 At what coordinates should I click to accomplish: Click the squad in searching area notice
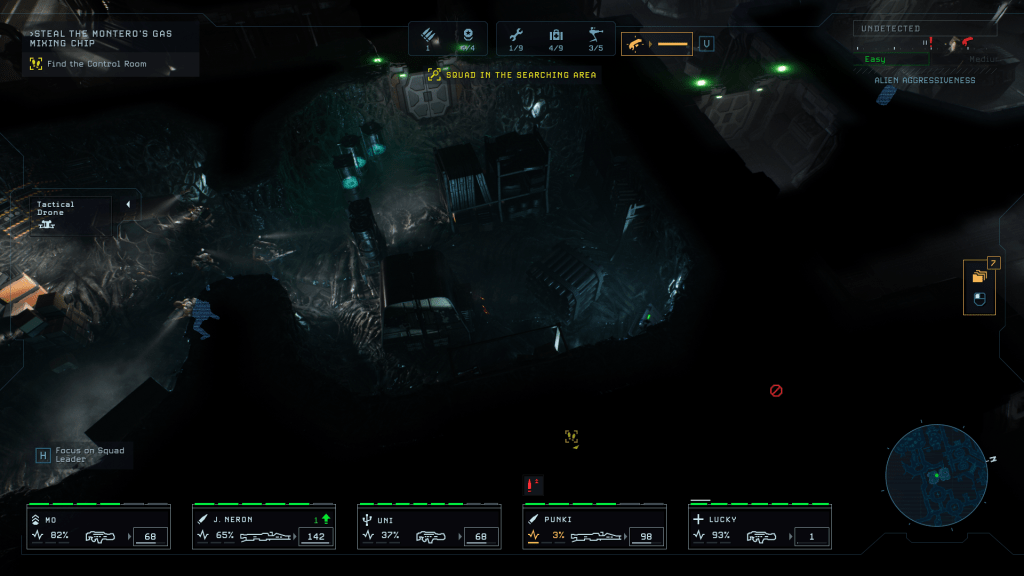coord(512,74)
